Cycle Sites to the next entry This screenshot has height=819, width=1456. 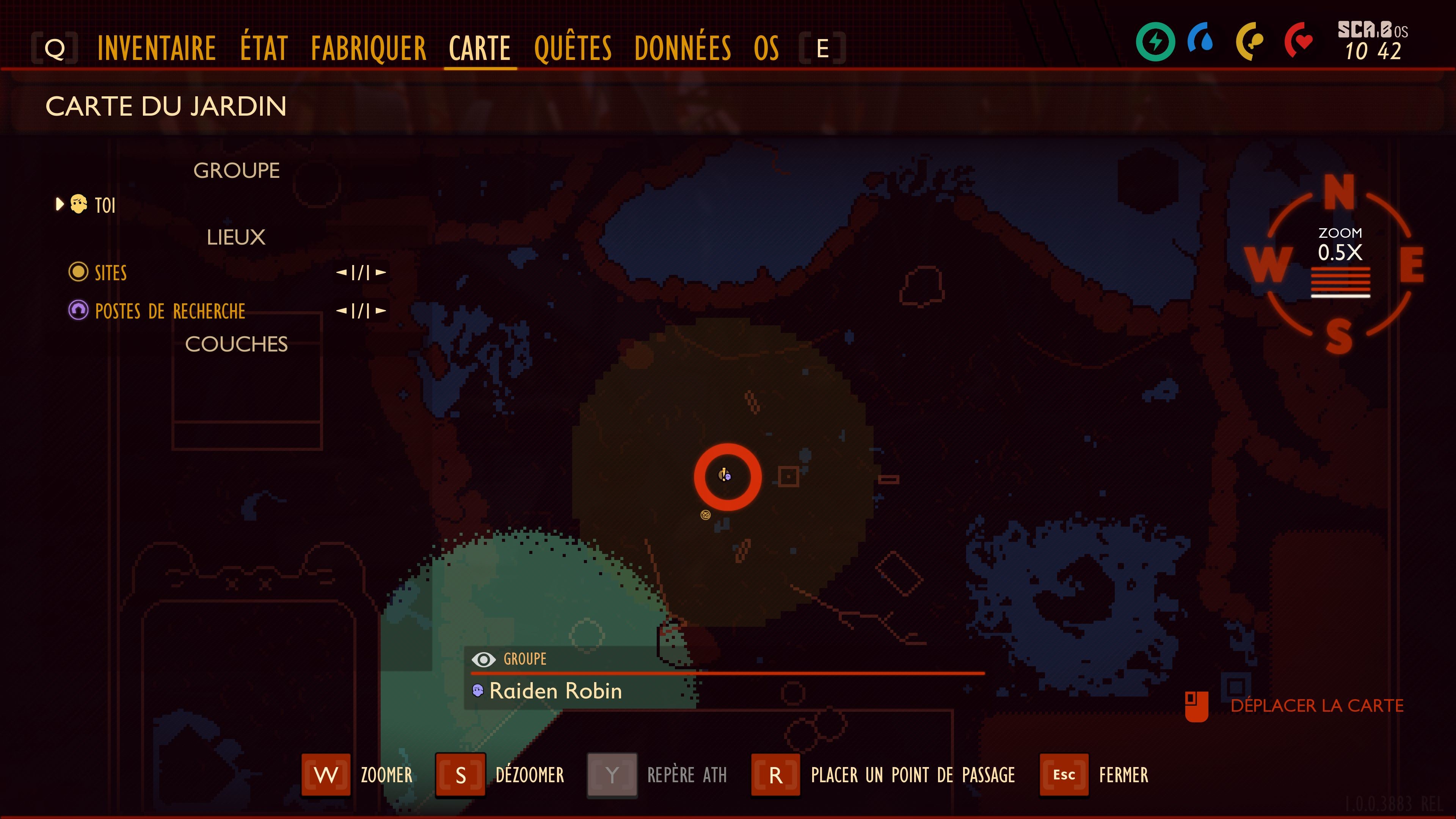tap(381, 273)
